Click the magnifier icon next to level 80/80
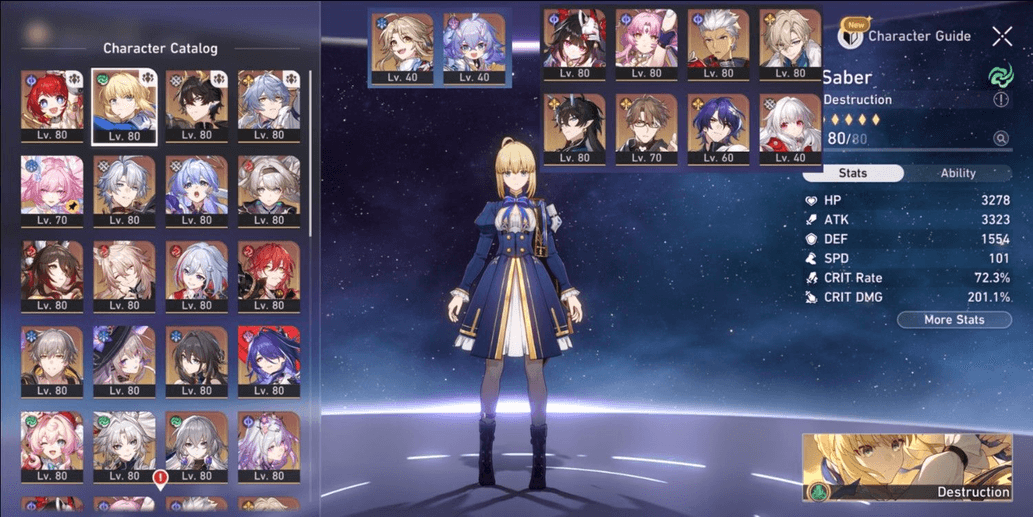This screenshot has width=1033, height=517. 1001,139
